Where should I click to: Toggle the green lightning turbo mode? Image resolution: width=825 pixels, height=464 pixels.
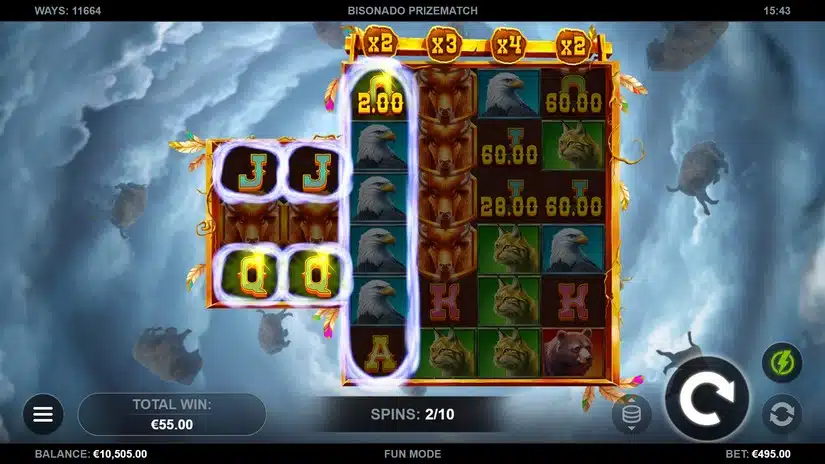pos(781,362)
